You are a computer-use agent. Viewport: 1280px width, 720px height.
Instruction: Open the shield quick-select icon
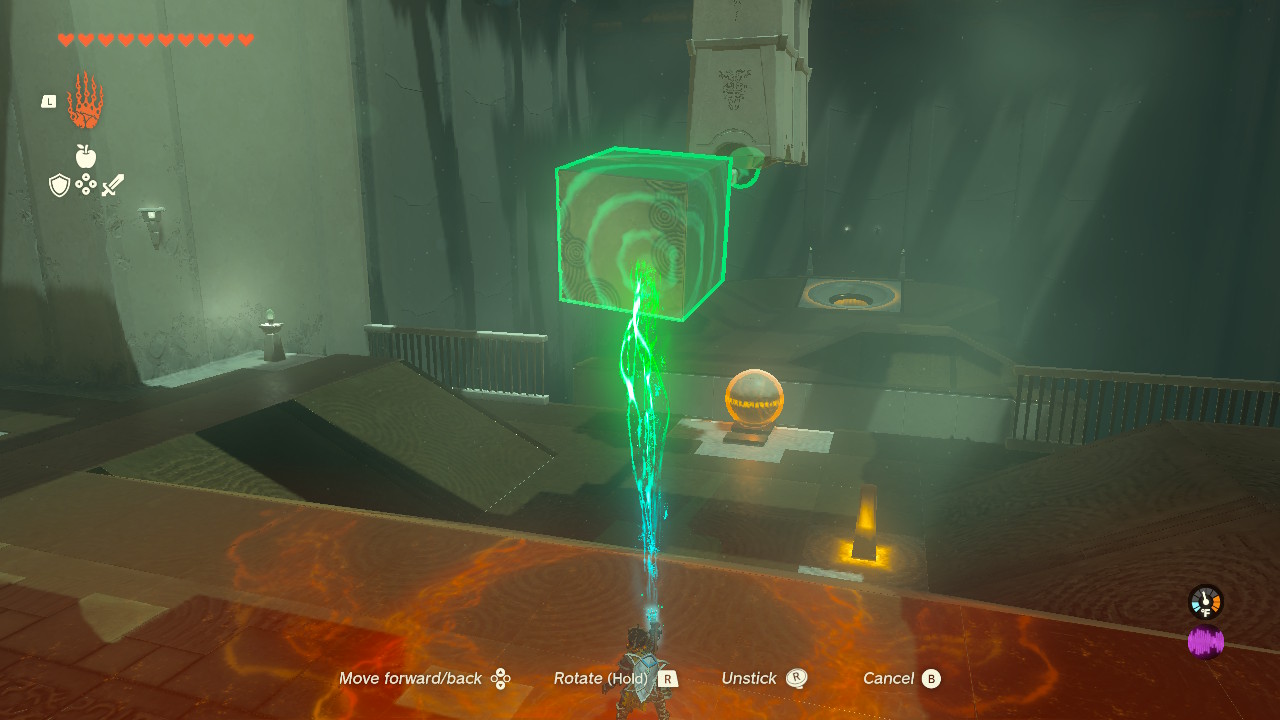click(60, 185)
